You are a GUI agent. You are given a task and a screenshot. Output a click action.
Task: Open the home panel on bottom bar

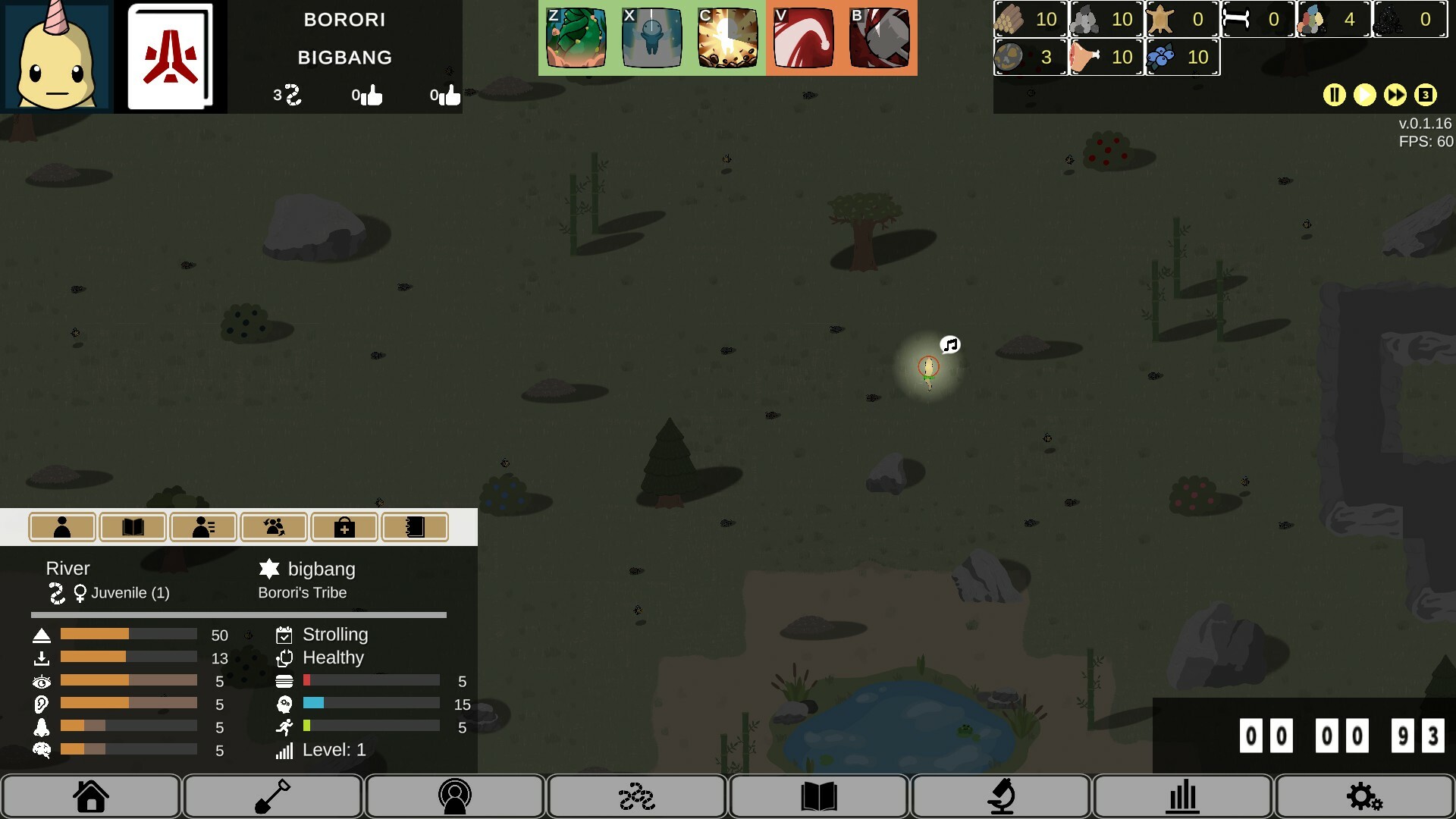coord(90,796)
